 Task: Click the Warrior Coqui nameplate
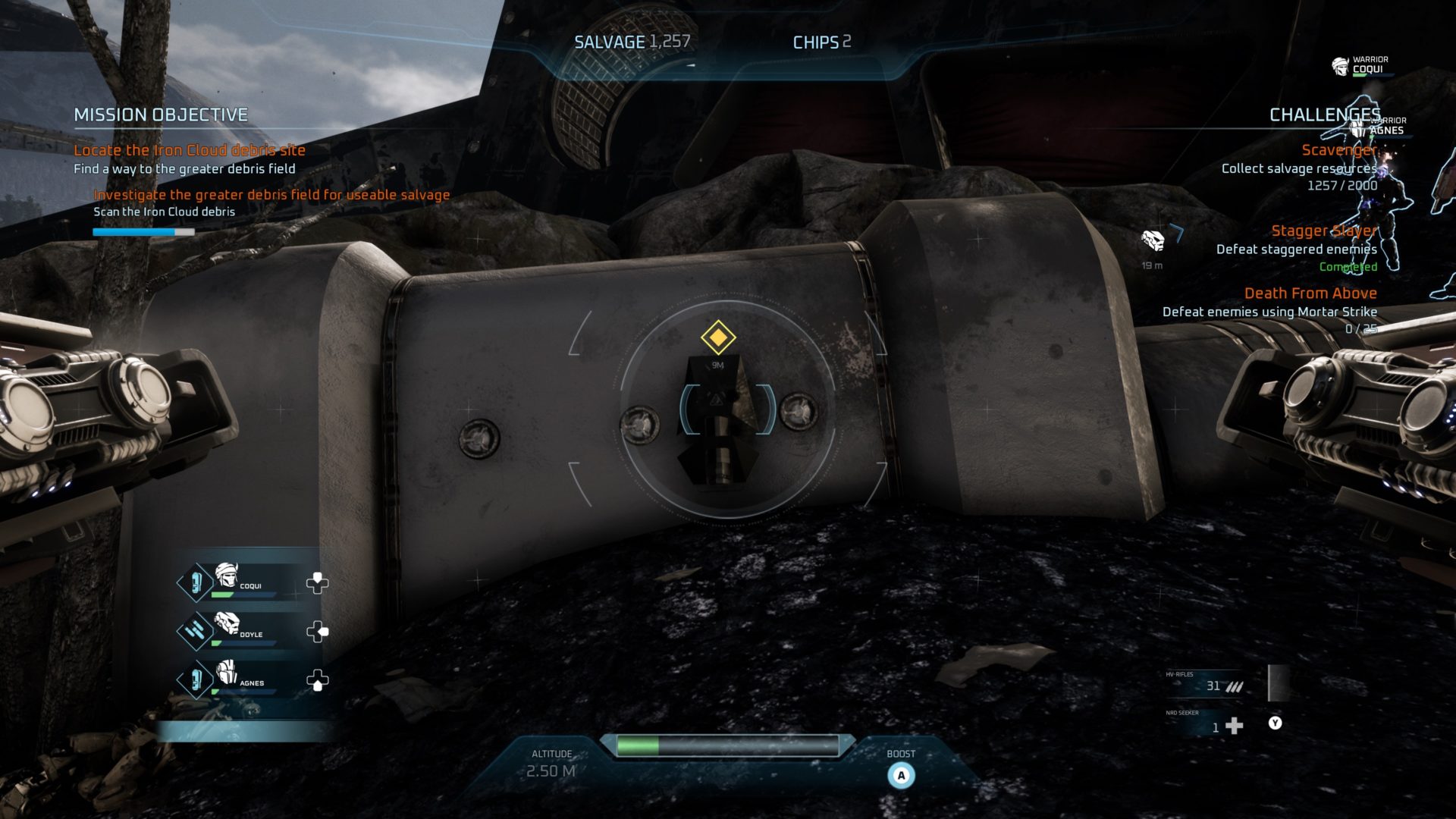[1360, 65]
